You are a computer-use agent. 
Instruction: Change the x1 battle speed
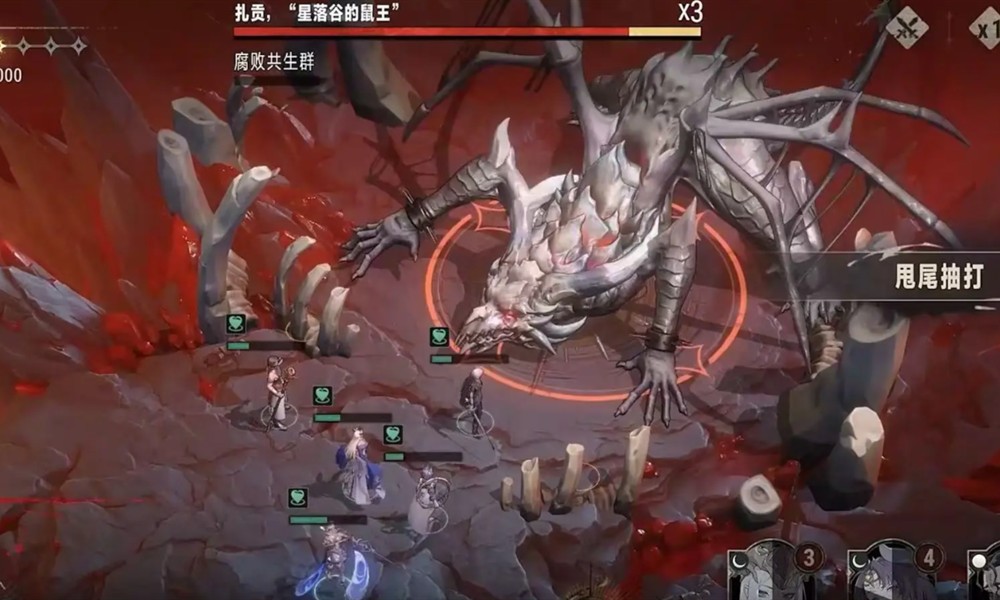(x=984, y=27)
